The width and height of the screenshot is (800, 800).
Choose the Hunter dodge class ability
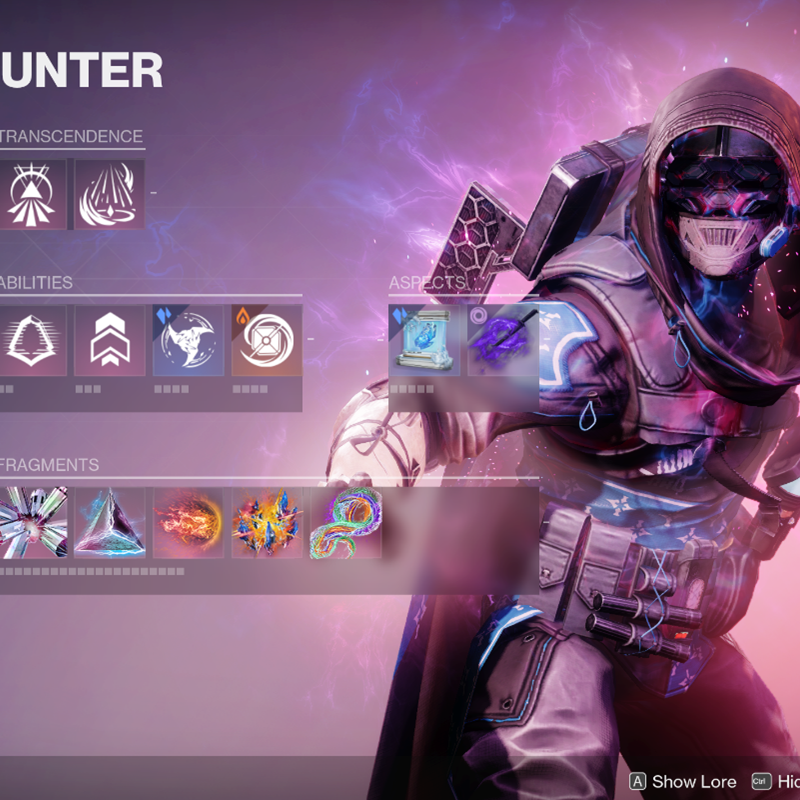[x=32, y=341]
